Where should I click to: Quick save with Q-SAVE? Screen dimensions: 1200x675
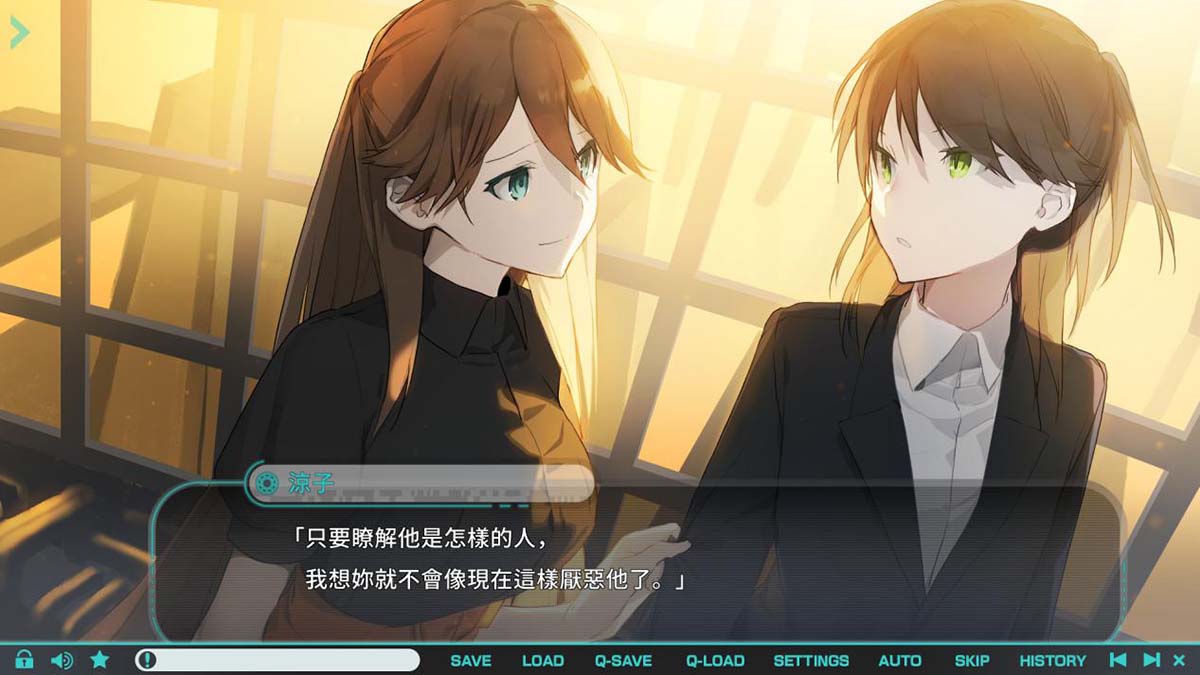[x=623, y=660]
